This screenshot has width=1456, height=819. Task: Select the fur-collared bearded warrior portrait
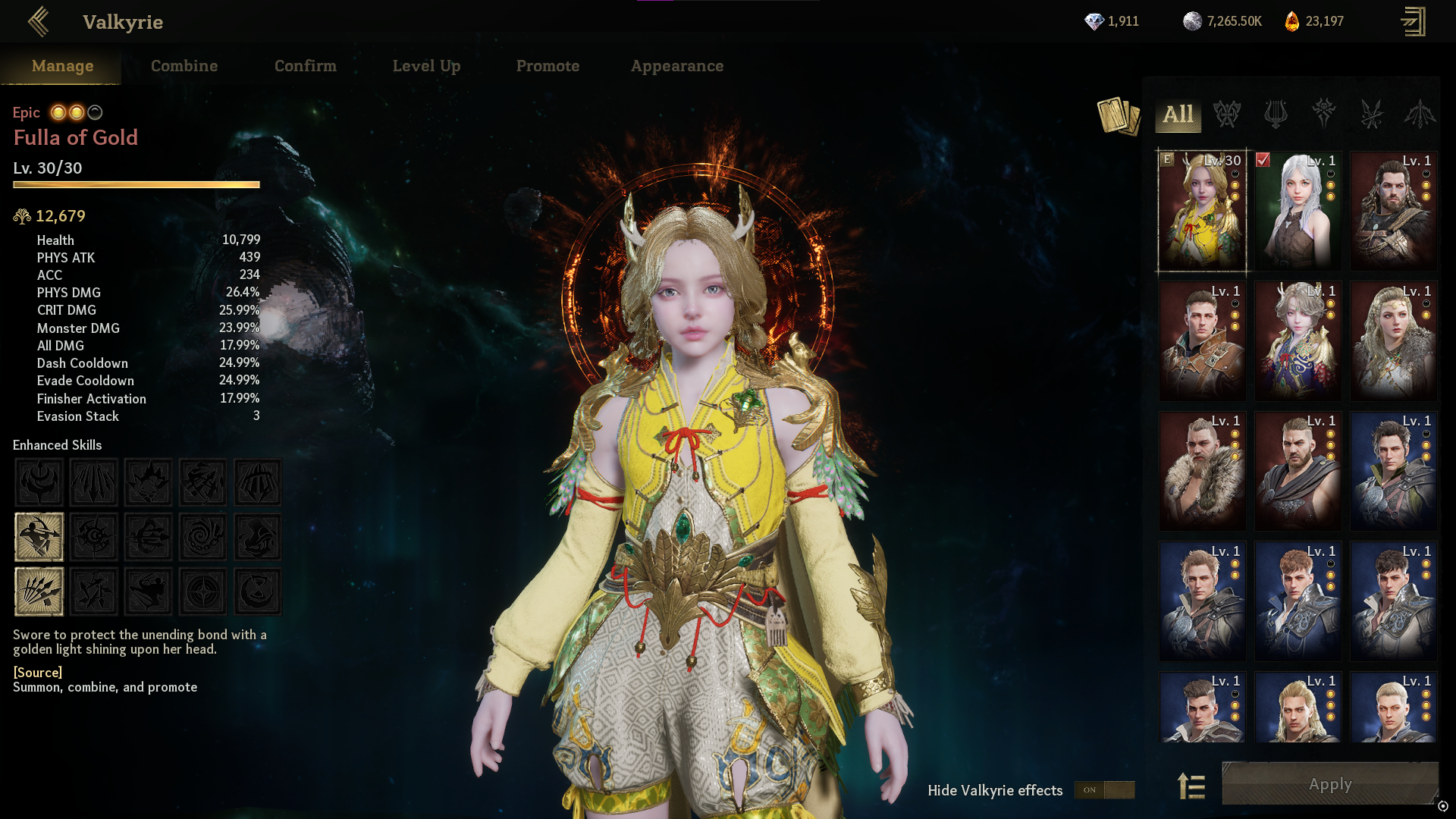[x=1202, y=471]
